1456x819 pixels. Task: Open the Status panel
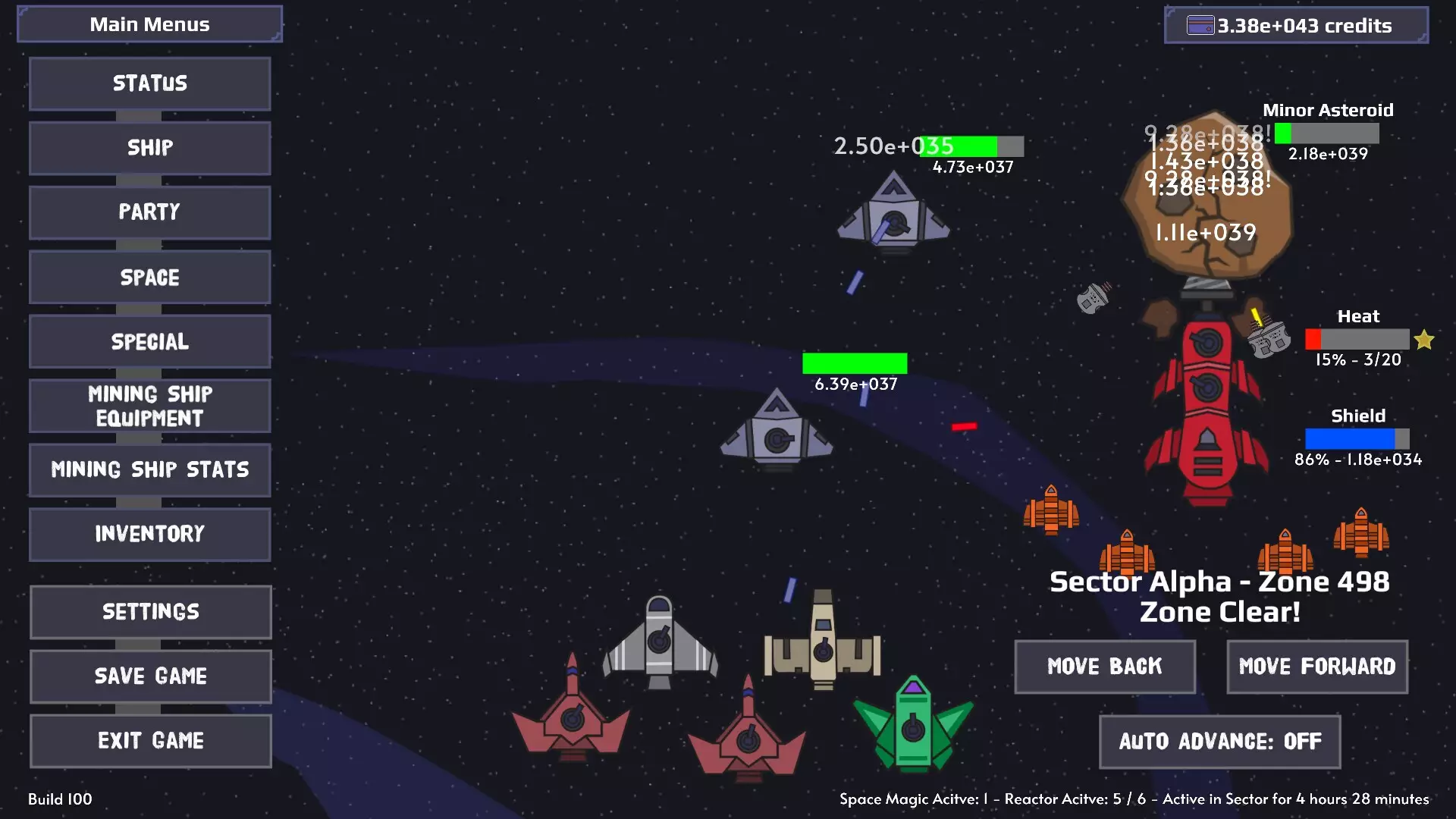149,83
